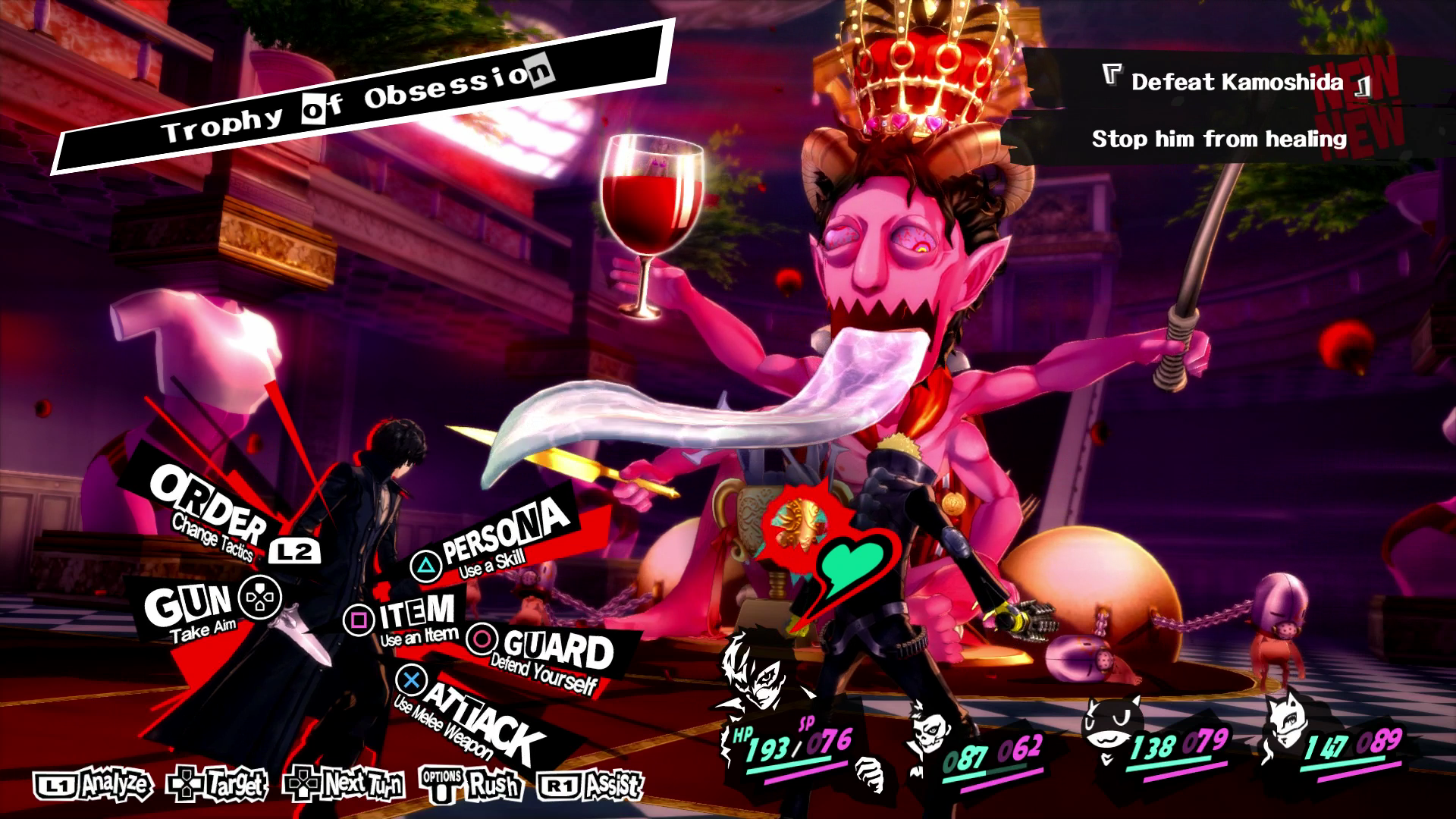Image resolution: width=1456 pixels, height=819 pixels.
Task: Select the Assist option
Action: pos(591,785)
